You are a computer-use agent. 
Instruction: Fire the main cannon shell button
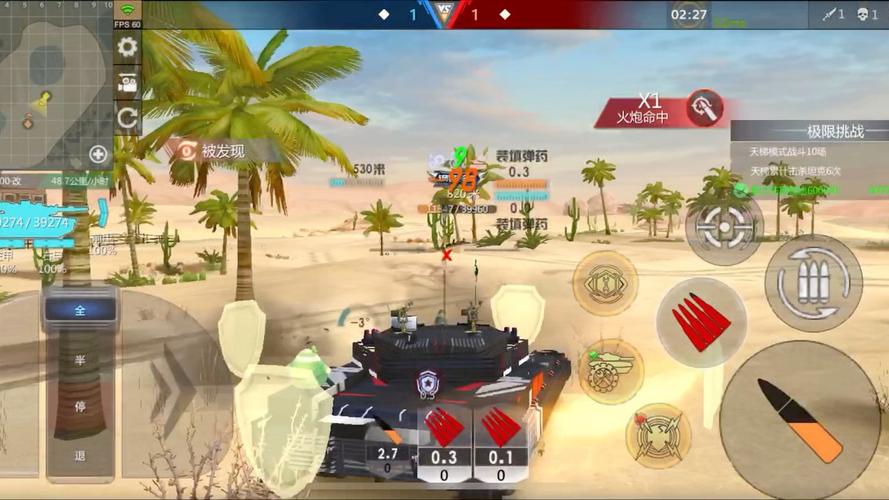(799, 419)
